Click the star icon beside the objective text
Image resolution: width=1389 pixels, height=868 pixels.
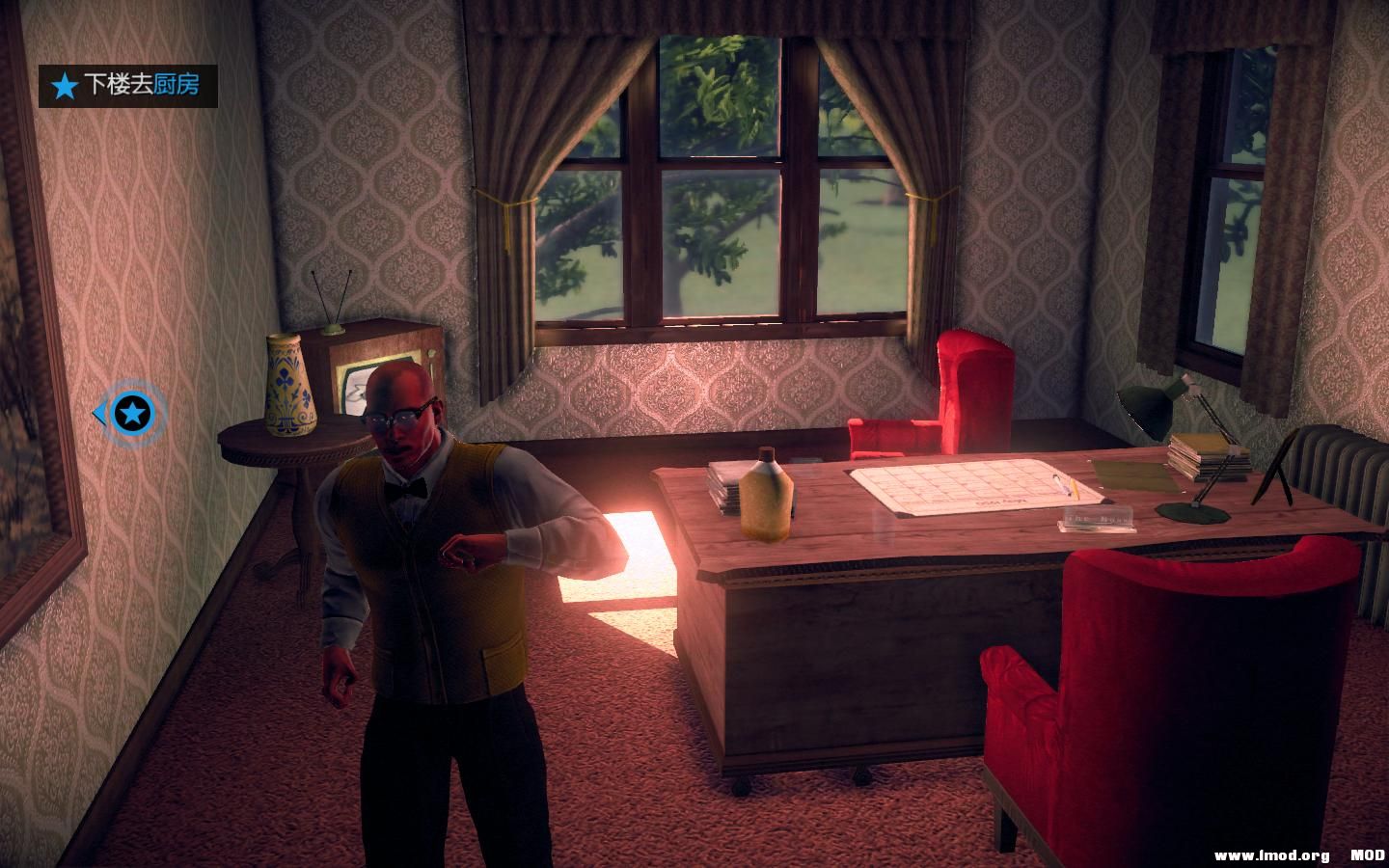pos(61,84)
